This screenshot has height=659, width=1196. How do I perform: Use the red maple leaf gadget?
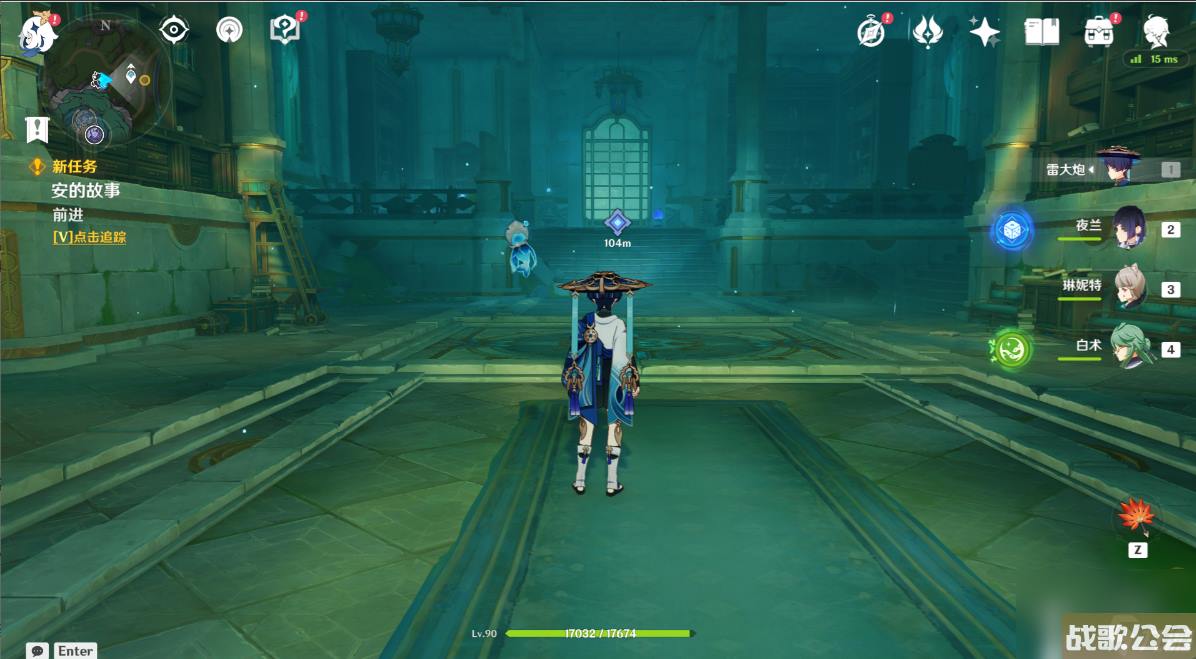[1136, 517]
